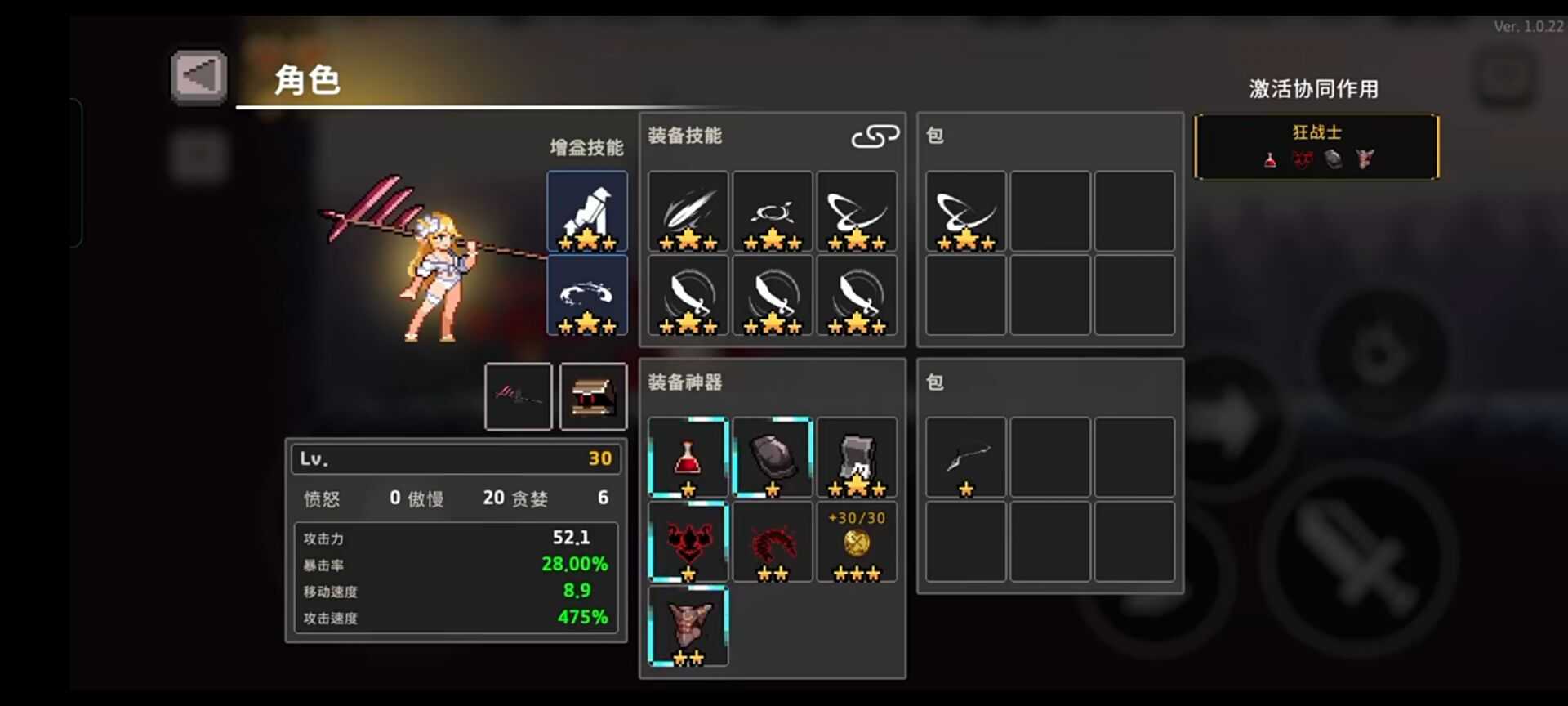Select the bat artifact icon
Screen dimensions: 1568x706
(688, 628)
